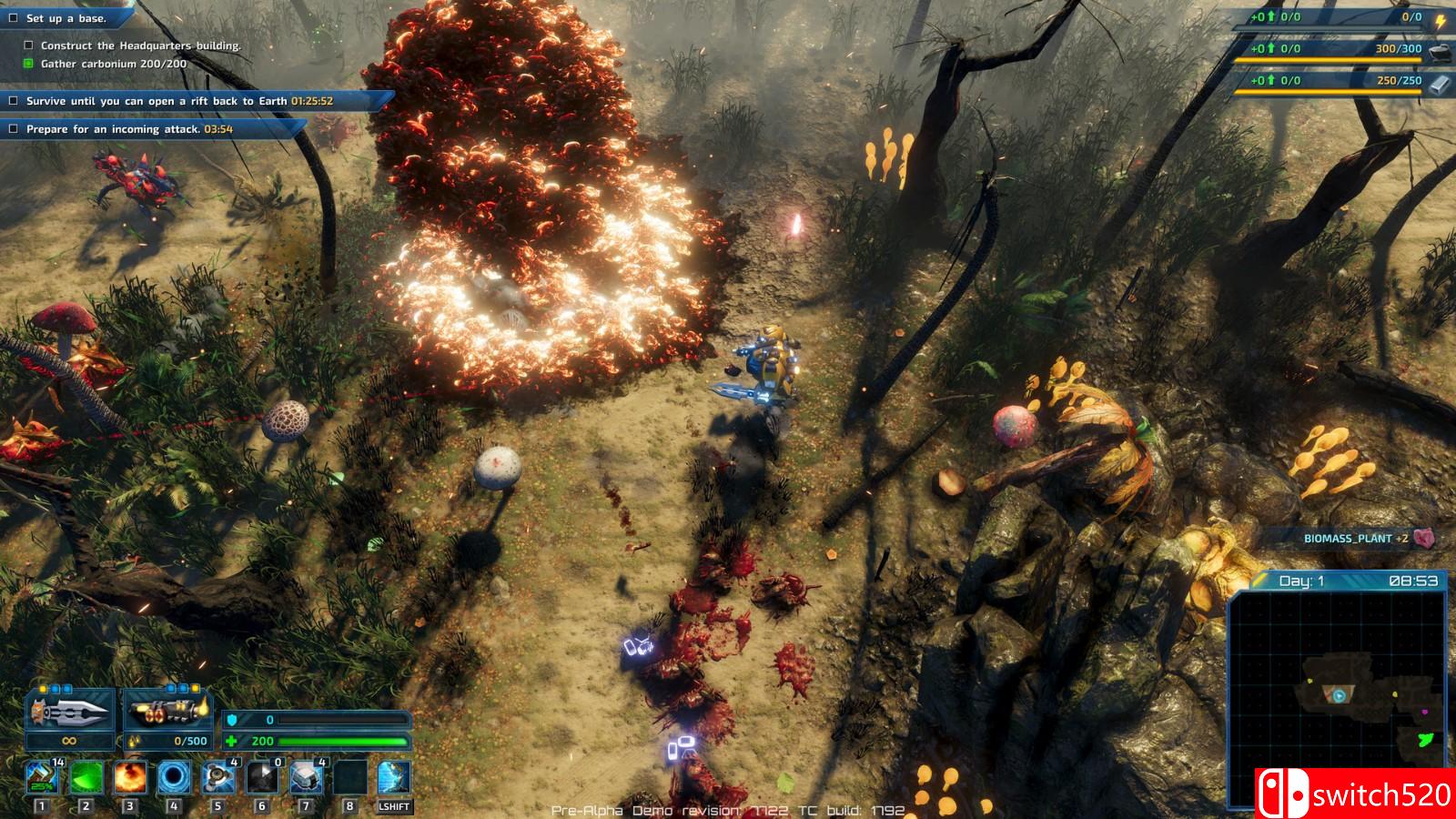Select the 'Prepare for an incoming attack' objective
The width and height of the screenshot is (1456, 819).
129,129
